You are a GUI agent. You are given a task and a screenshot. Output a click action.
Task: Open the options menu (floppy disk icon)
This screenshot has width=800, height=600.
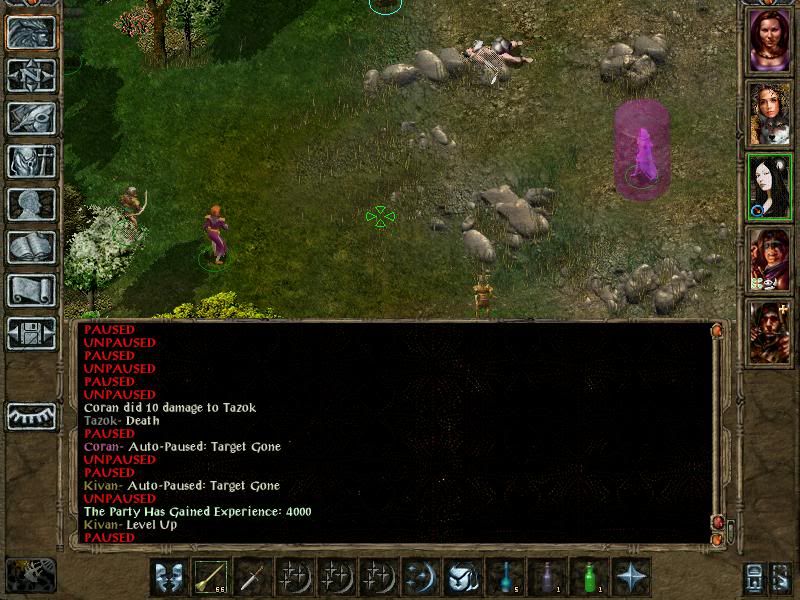pyautogui.click(x=32, y=333)
